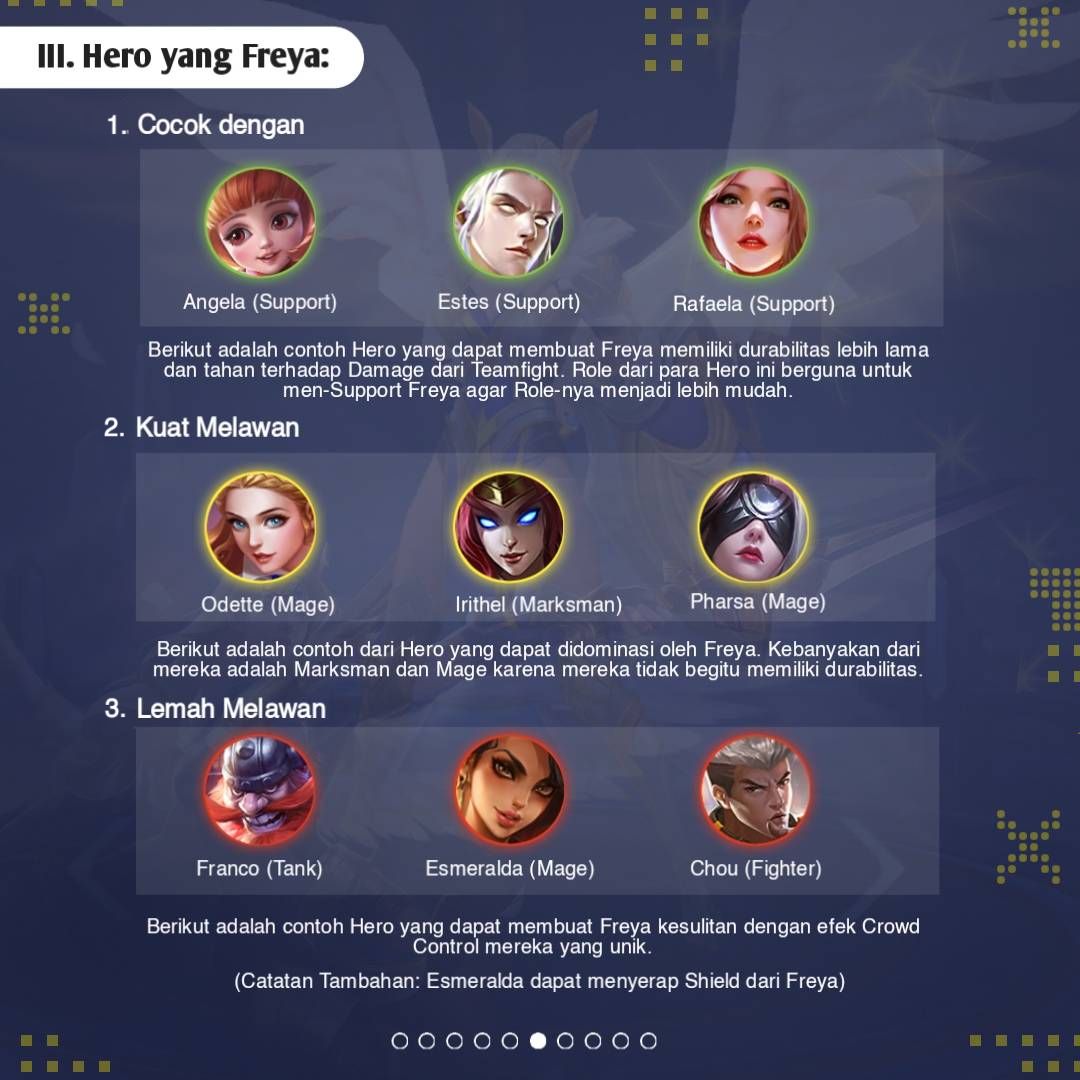Screen dimensions: 1080x1080
Task: Select the Esmeralda mage portrait
Action: pyautogui.click(x=509, y=790)
